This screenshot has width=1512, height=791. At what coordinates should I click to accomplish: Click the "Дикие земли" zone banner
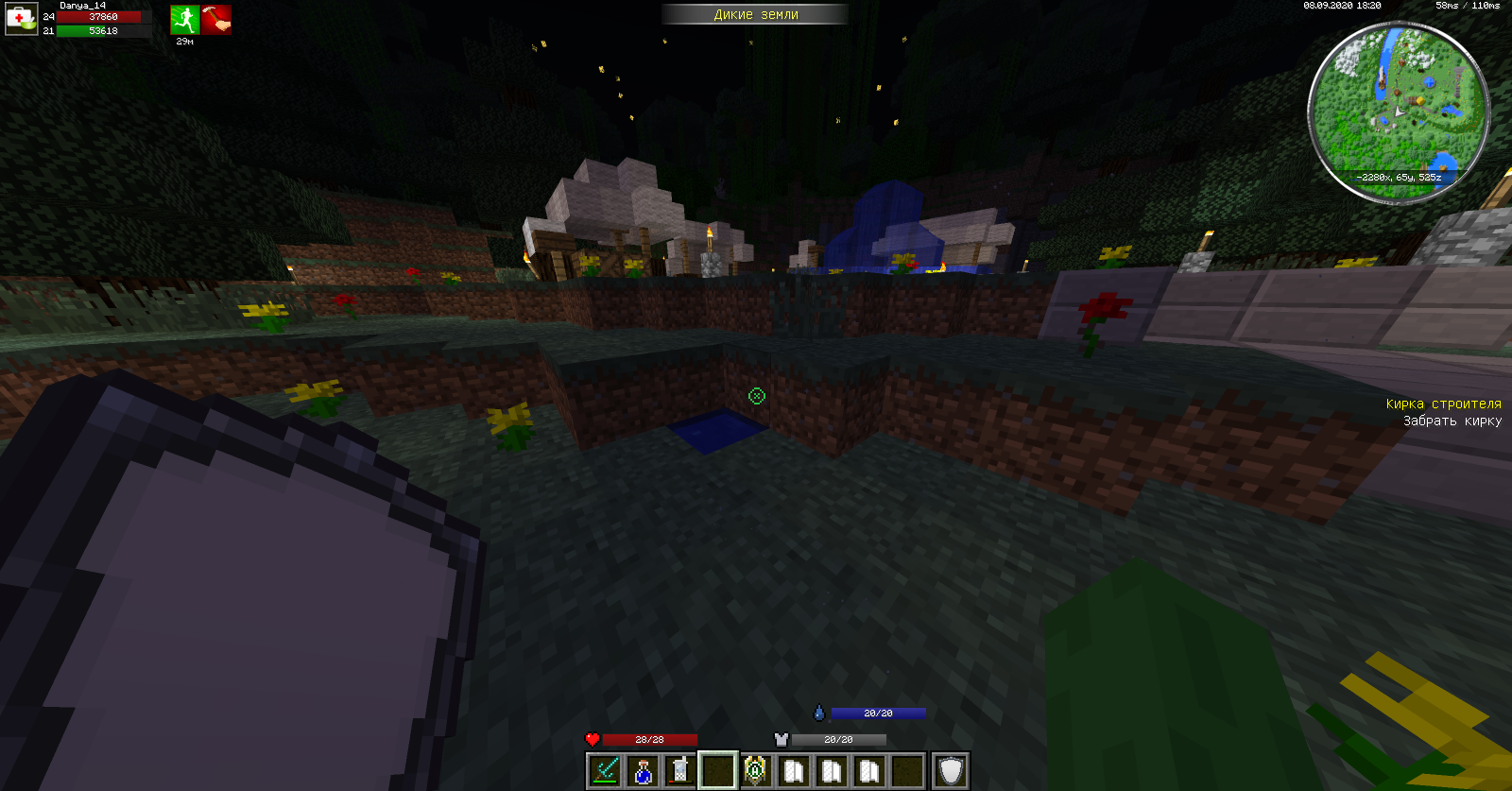tap(755, 14)
